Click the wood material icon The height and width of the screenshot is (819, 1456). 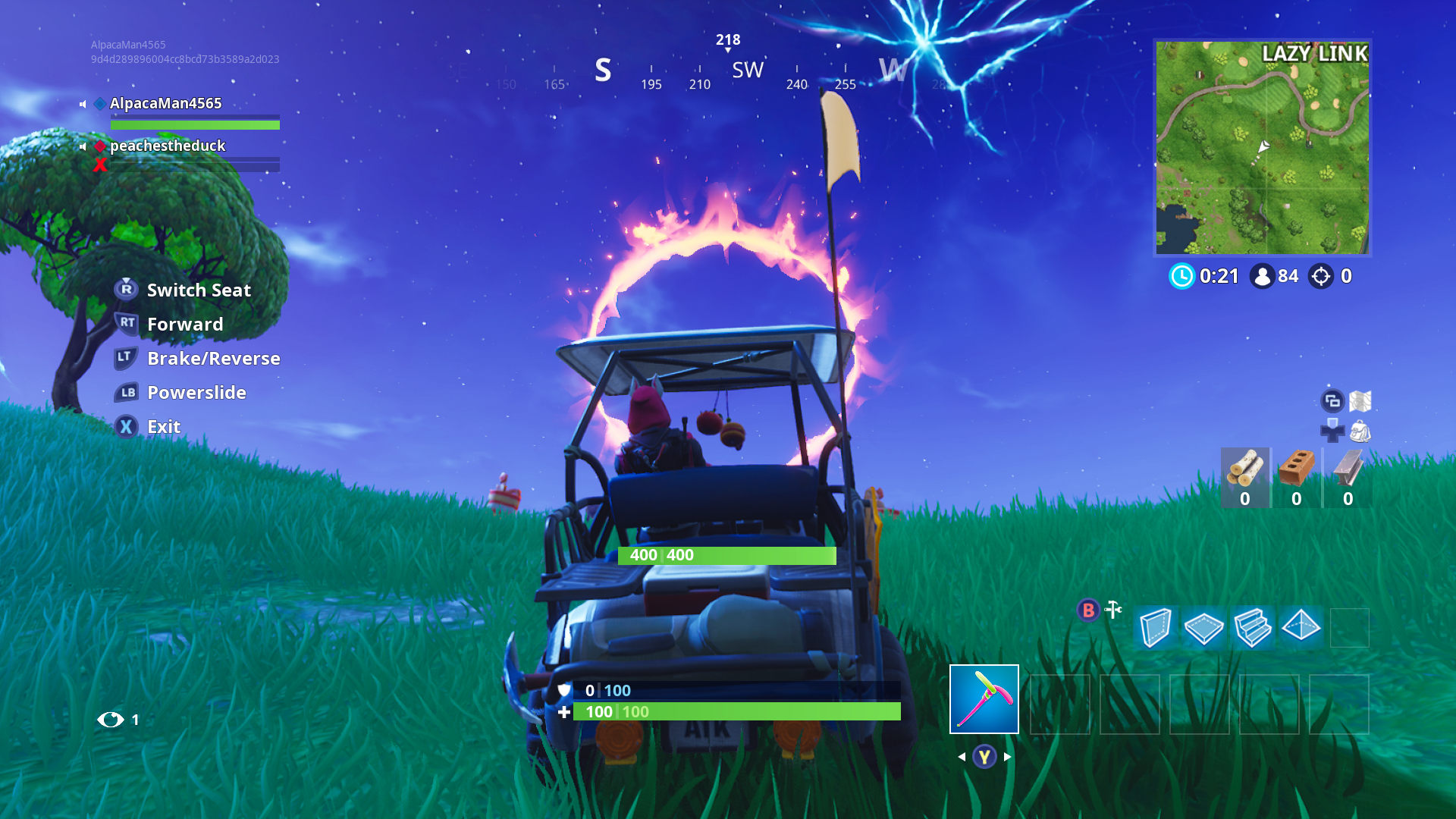click(x=1246, y=470)
